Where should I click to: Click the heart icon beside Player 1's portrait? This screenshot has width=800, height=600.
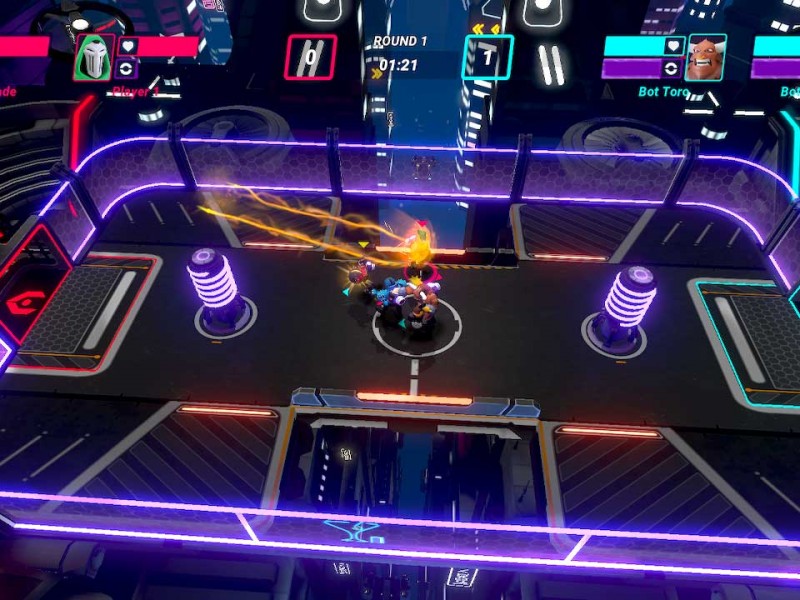pyautogui.click(x=127, y=46)
